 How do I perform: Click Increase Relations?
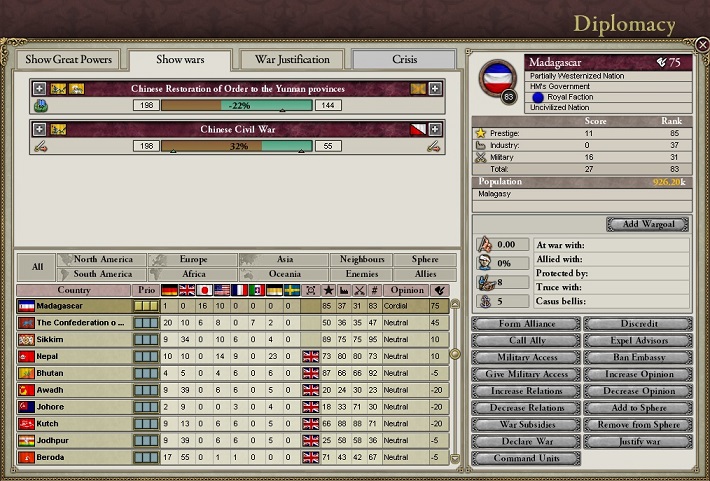pos(524,391)
